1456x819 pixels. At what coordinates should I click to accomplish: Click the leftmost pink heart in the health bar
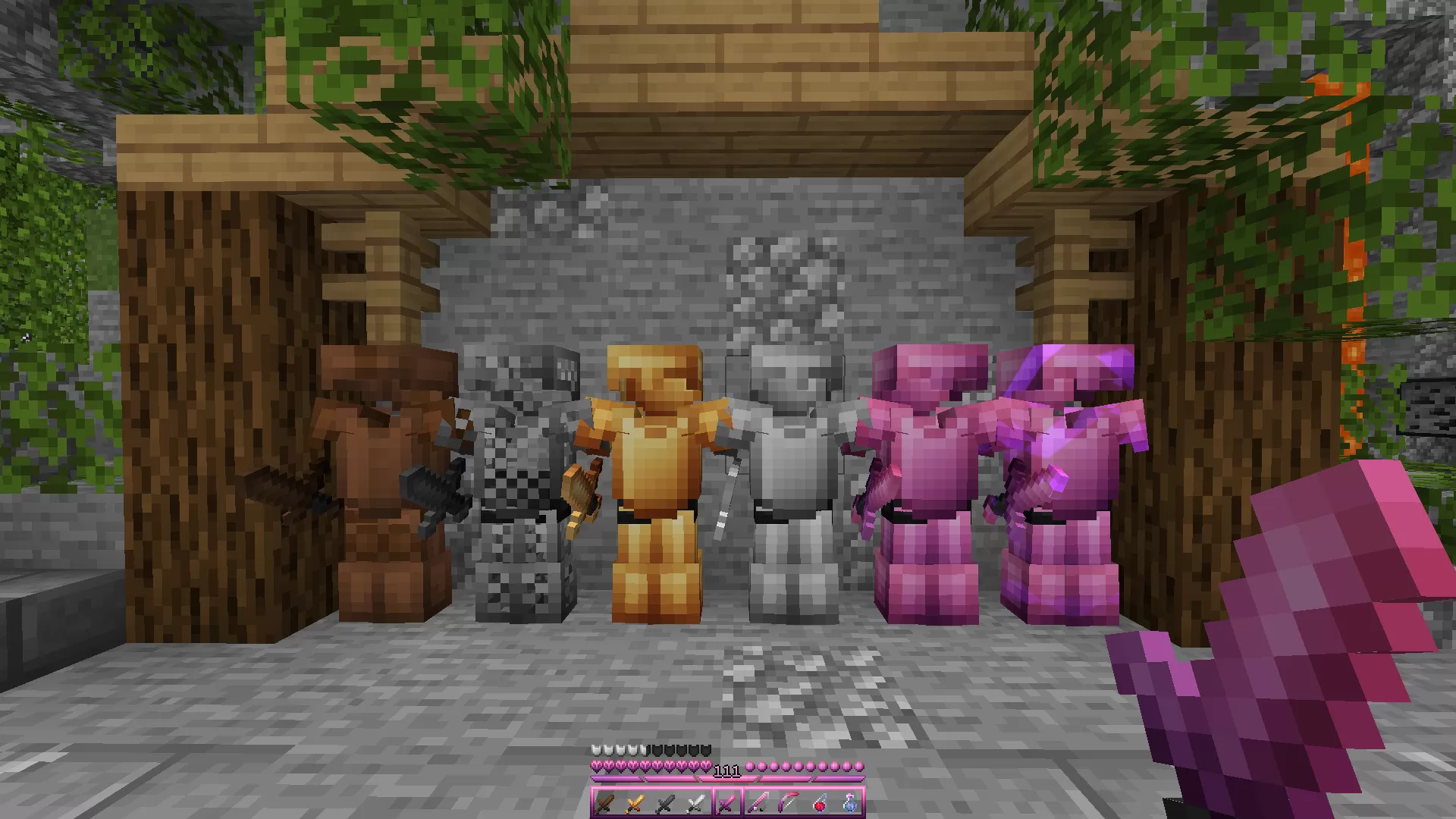click(x=598, y=767)
